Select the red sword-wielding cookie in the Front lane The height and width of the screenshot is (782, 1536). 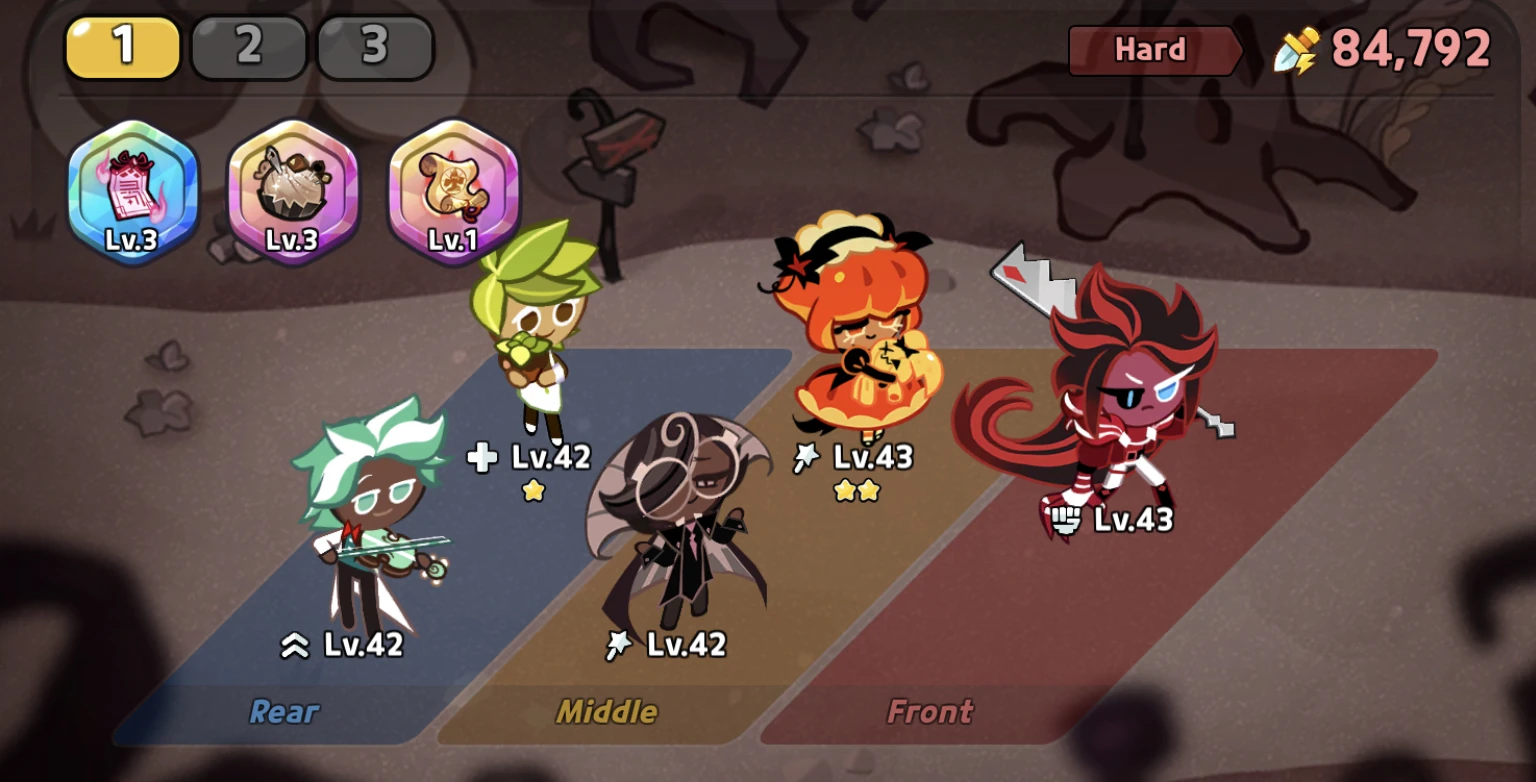1130,400
